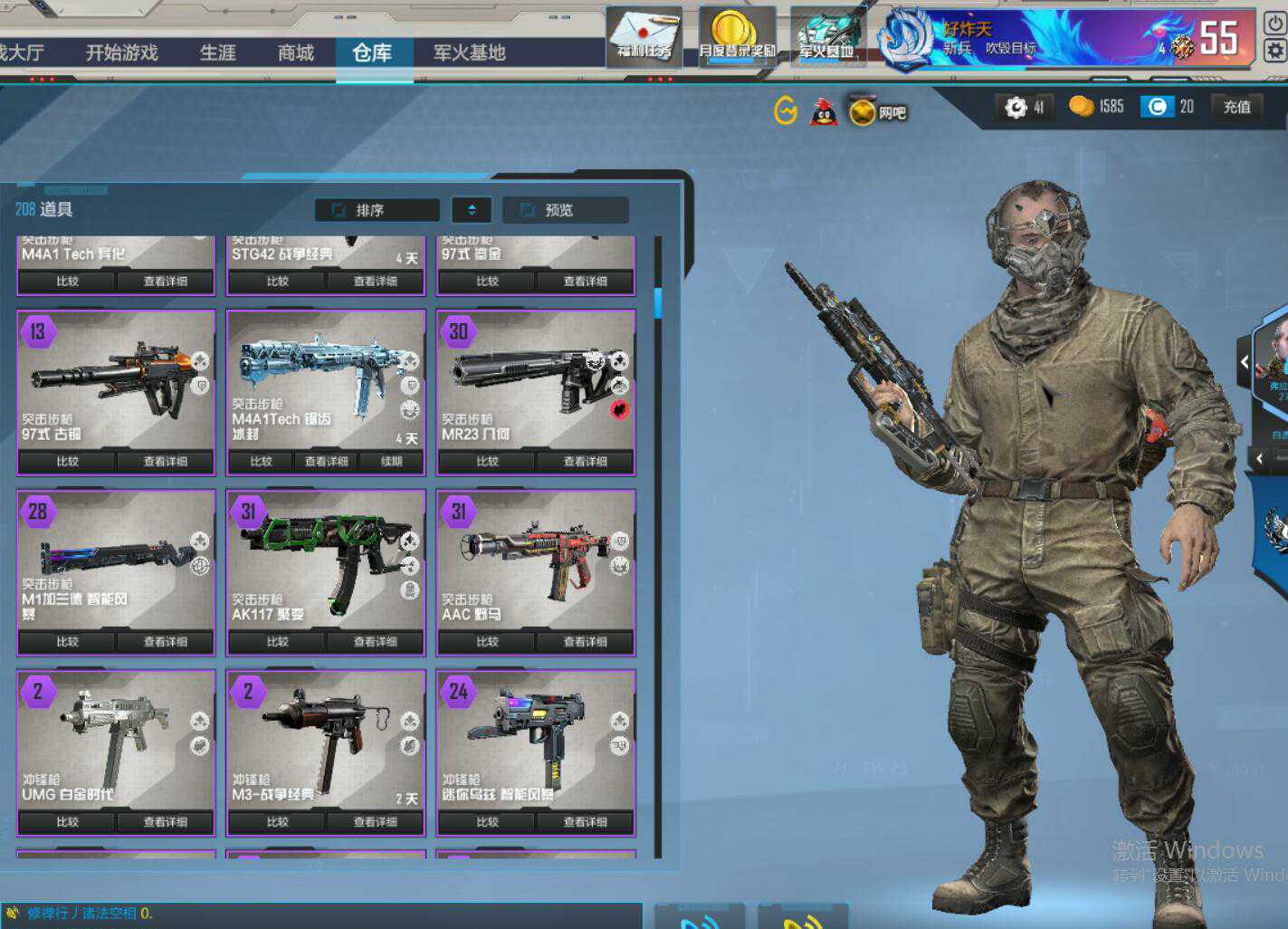Open the 军火基地 tab in the navigation bar
The image size is (1288, 929).
click(469, 53)
